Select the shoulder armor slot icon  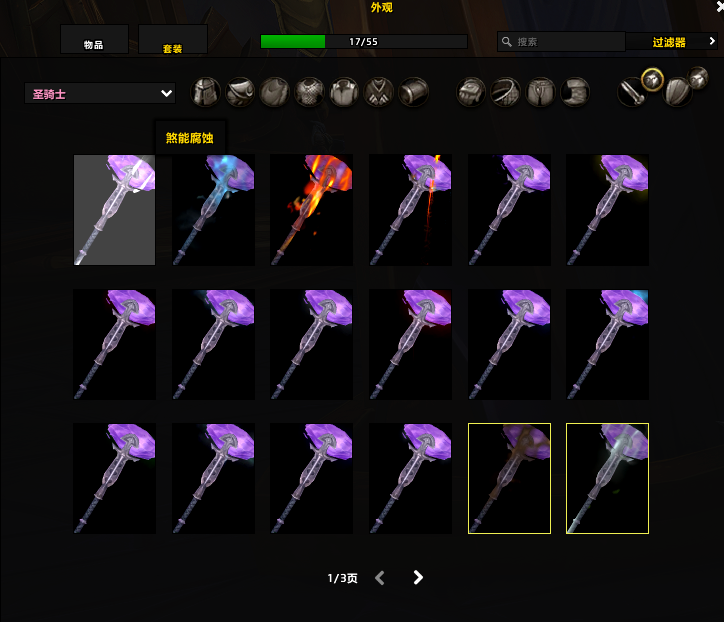pos(240,93)
